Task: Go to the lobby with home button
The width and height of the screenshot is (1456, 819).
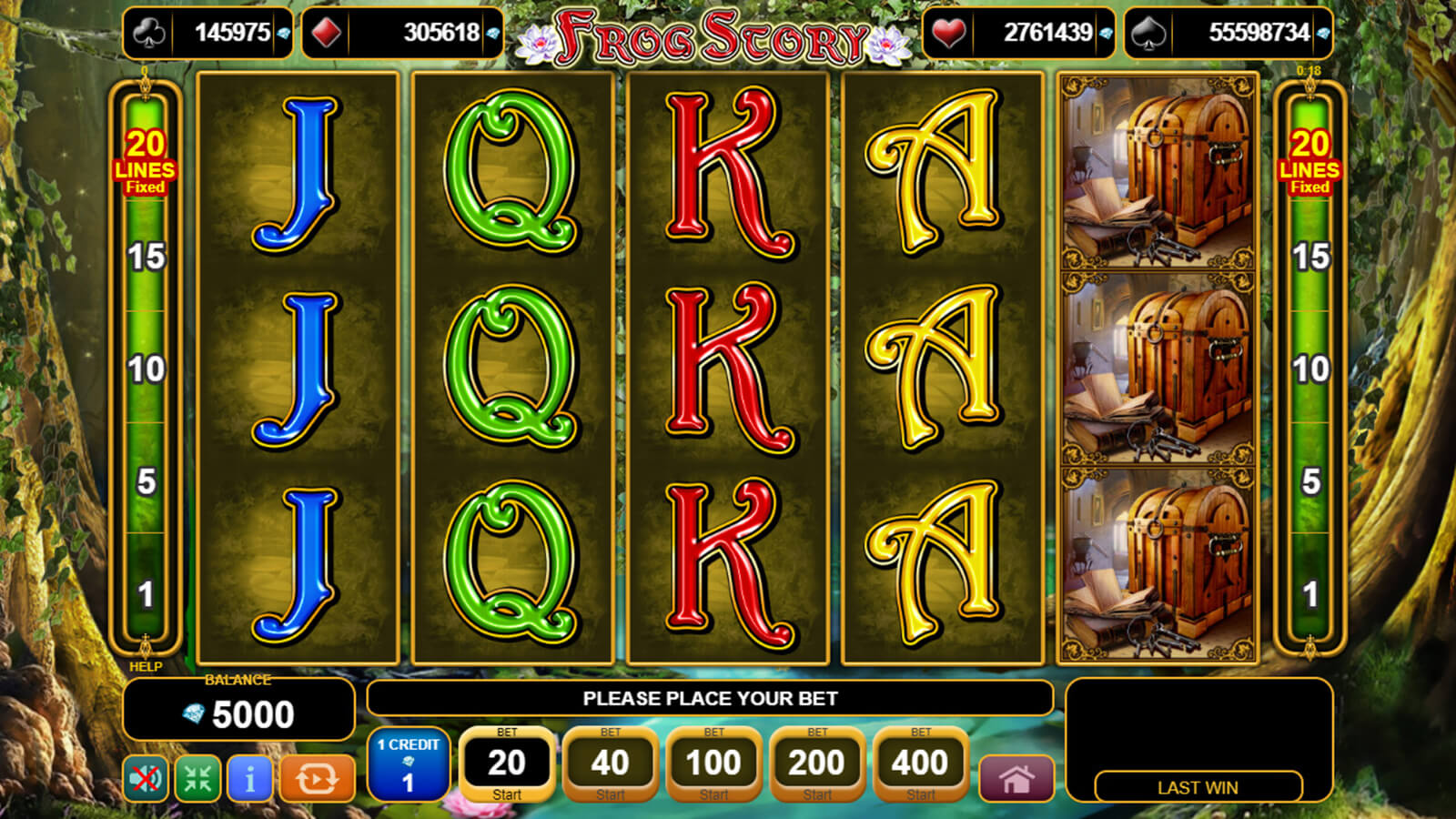Action: point(1016,779)
